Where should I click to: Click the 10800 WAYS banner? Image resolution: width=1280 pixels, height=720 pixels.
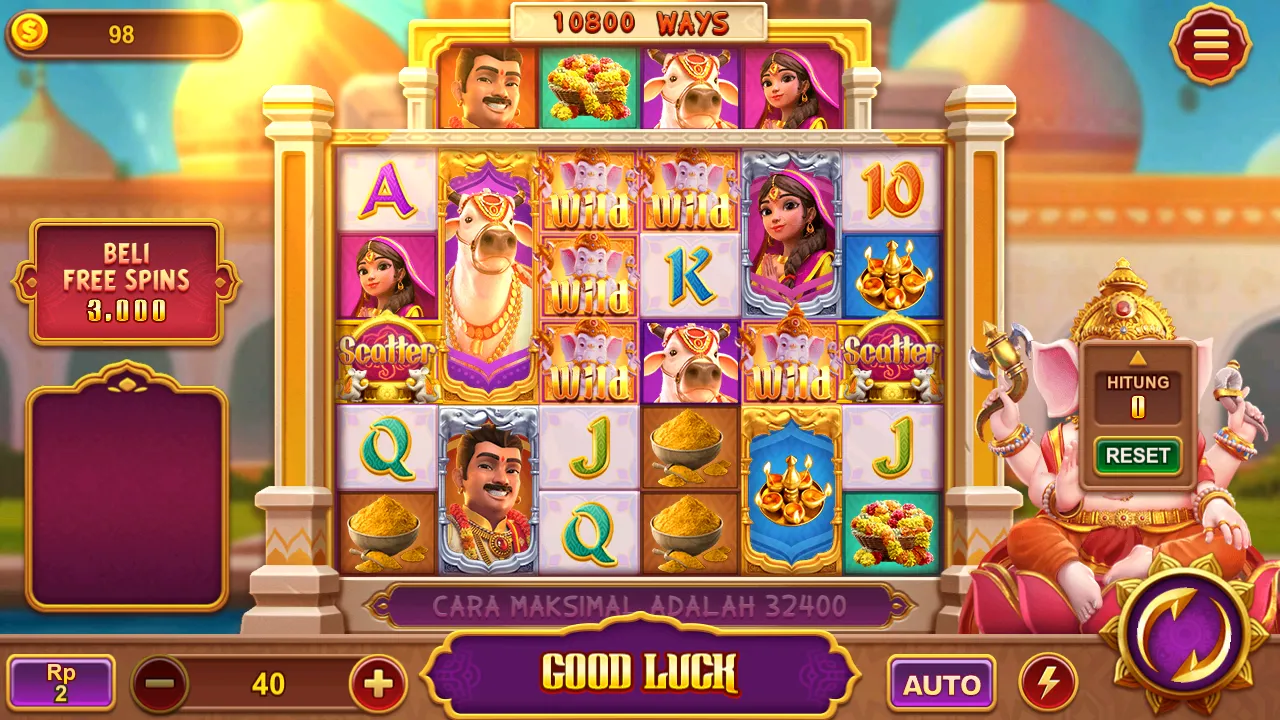pos(638,18)
